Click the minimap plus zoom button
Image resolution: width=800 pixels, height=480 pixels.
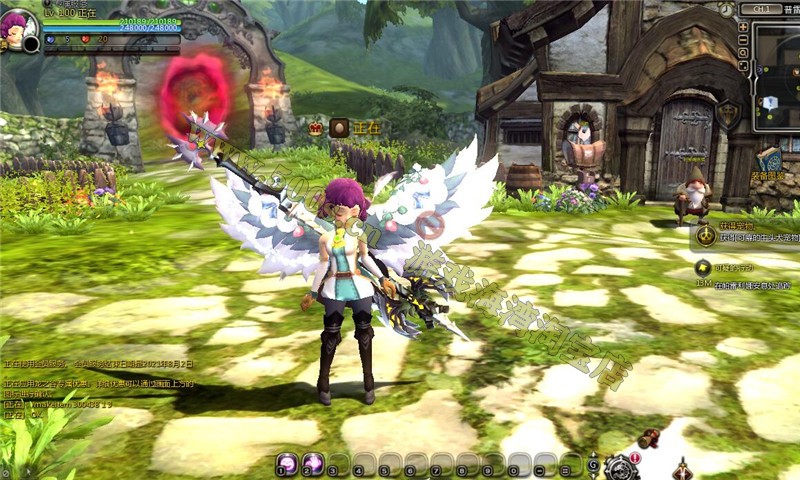point(743,27)
